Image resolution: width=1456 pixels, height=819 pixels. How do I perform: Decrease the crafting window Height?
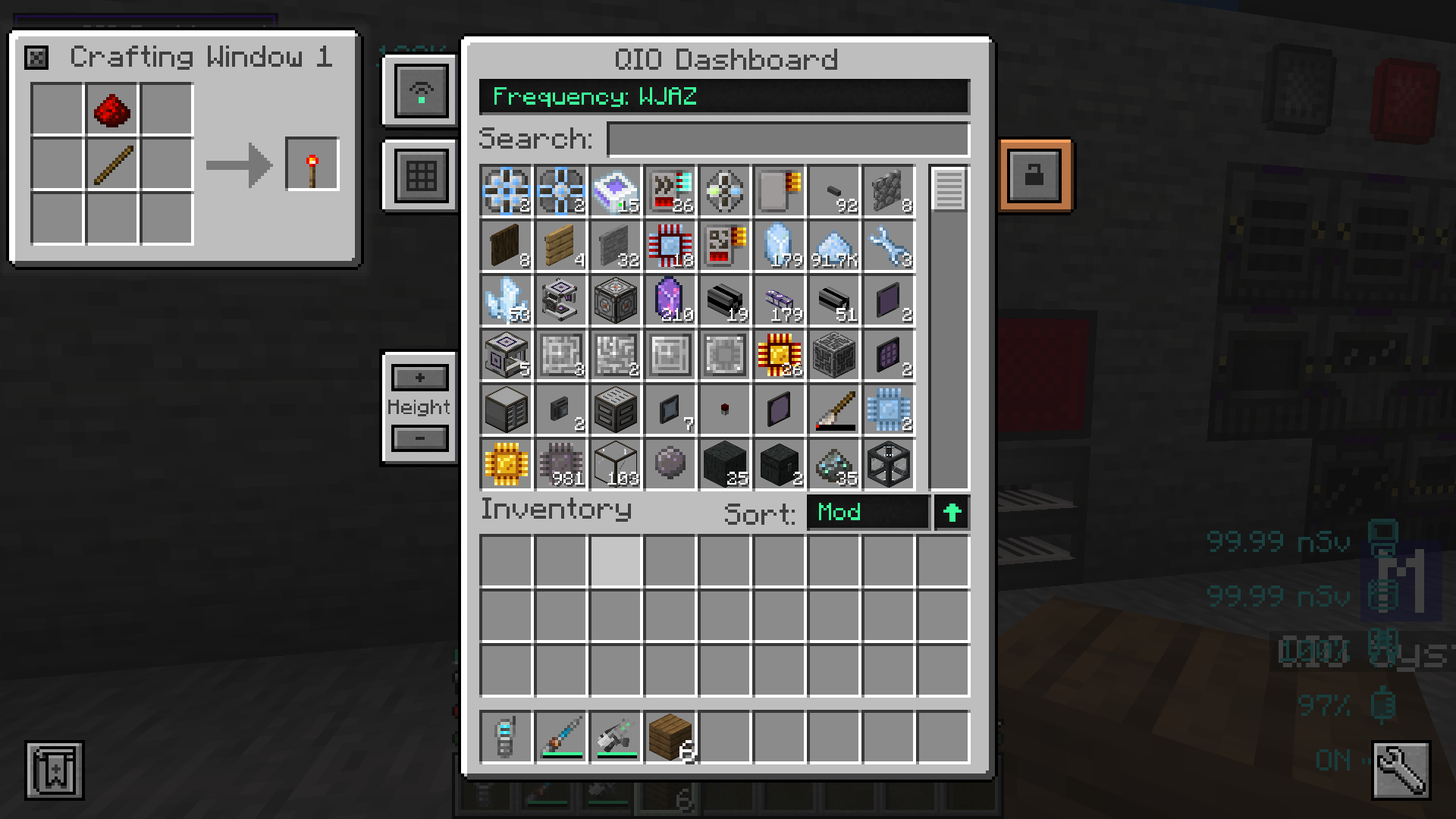point(419,438)
